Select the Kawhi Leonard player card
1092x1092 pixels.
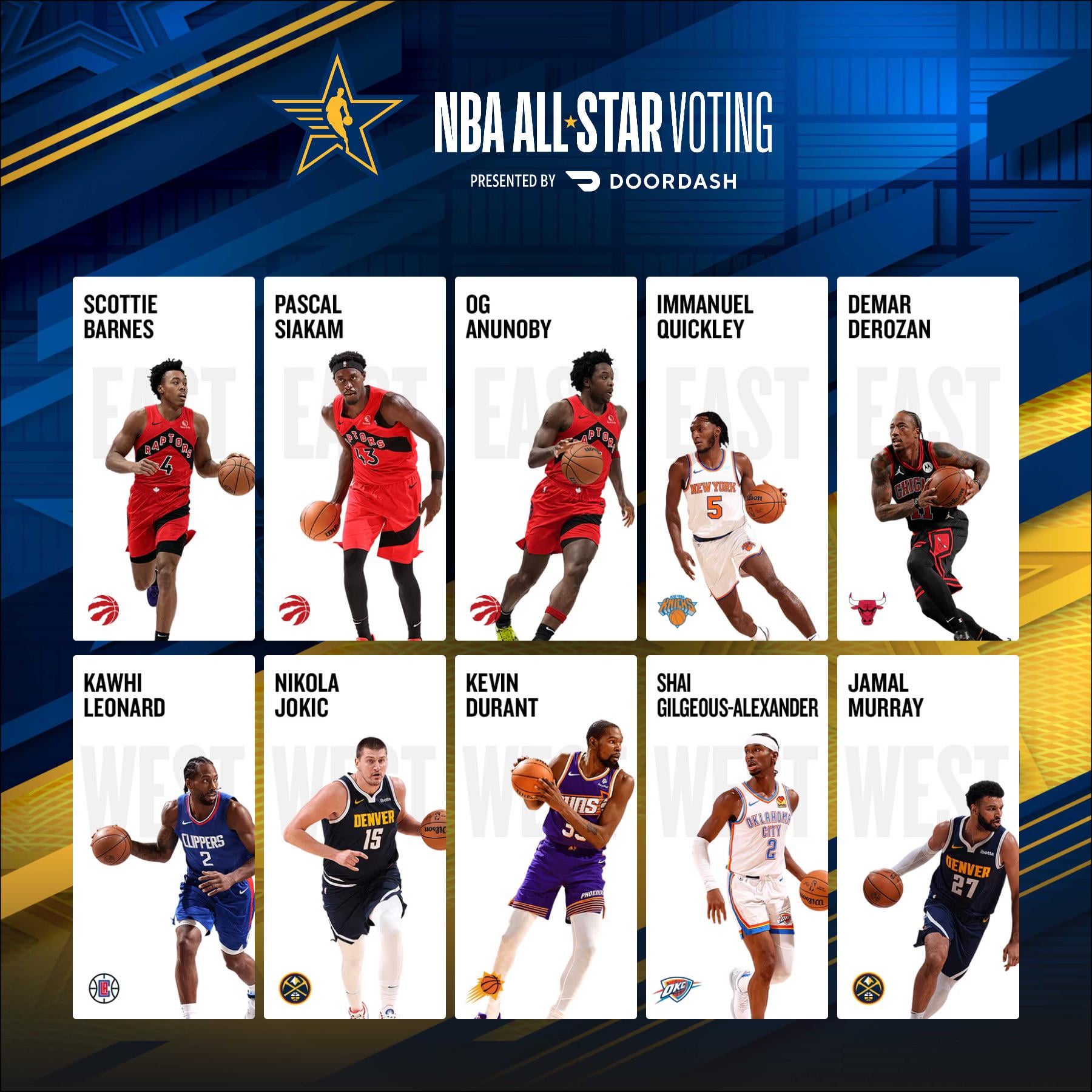click(x=163, y=837)
